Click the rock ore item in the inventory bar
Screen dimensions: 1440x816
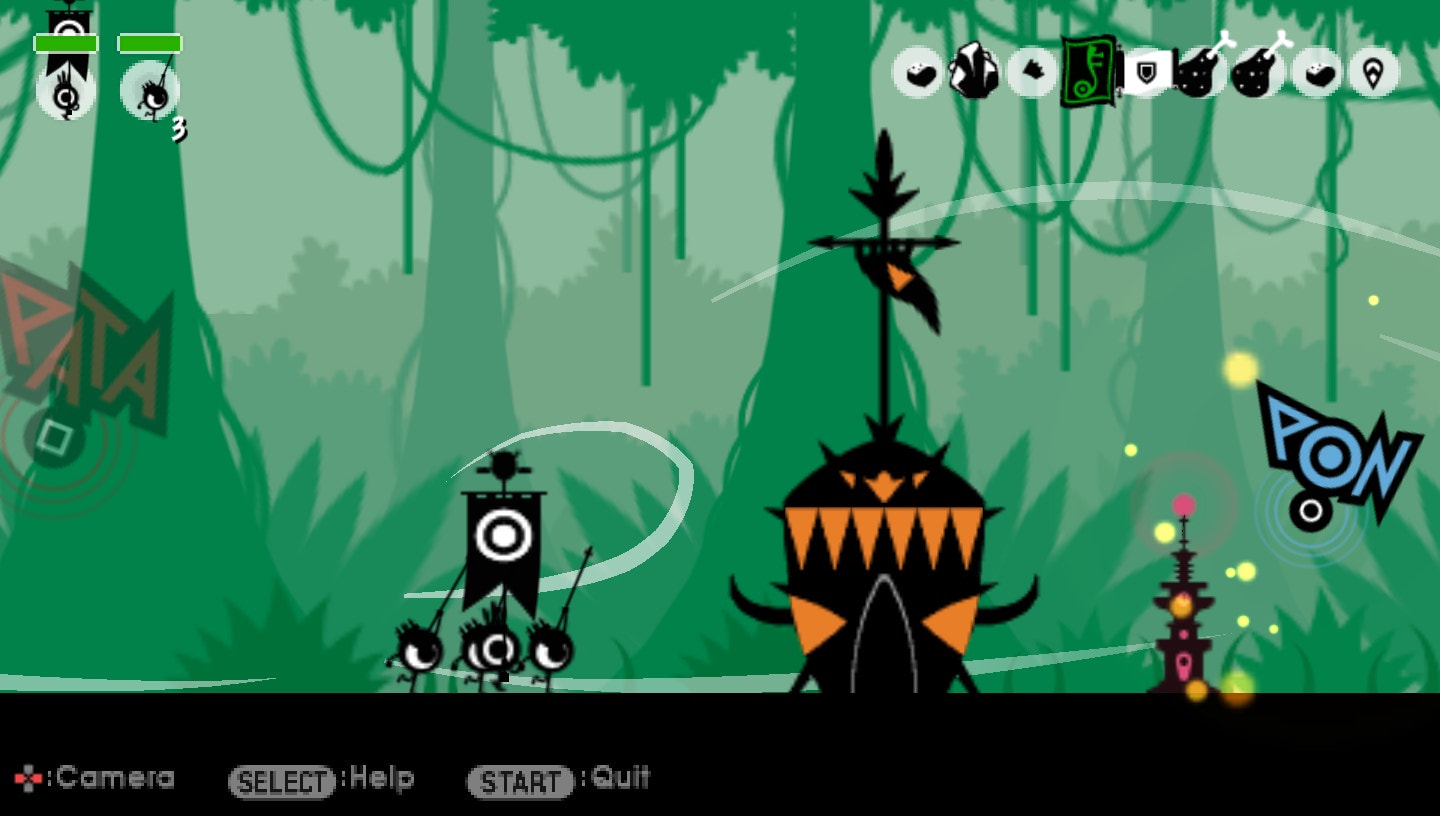click(975, 70)
